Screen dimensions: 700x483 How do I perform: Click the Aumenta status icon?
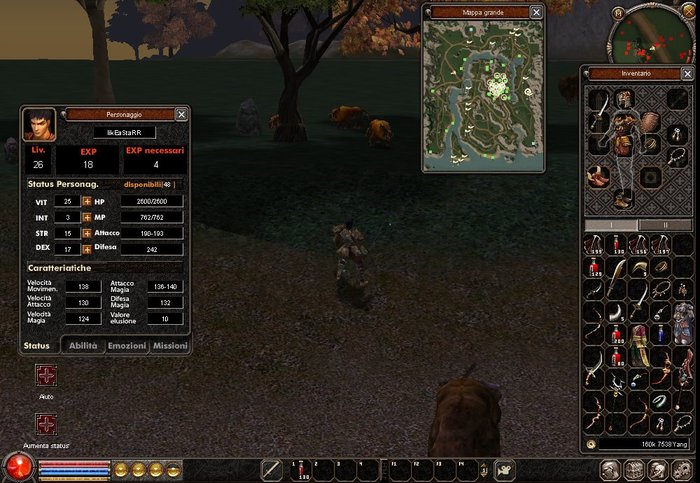tap(46, 423)
